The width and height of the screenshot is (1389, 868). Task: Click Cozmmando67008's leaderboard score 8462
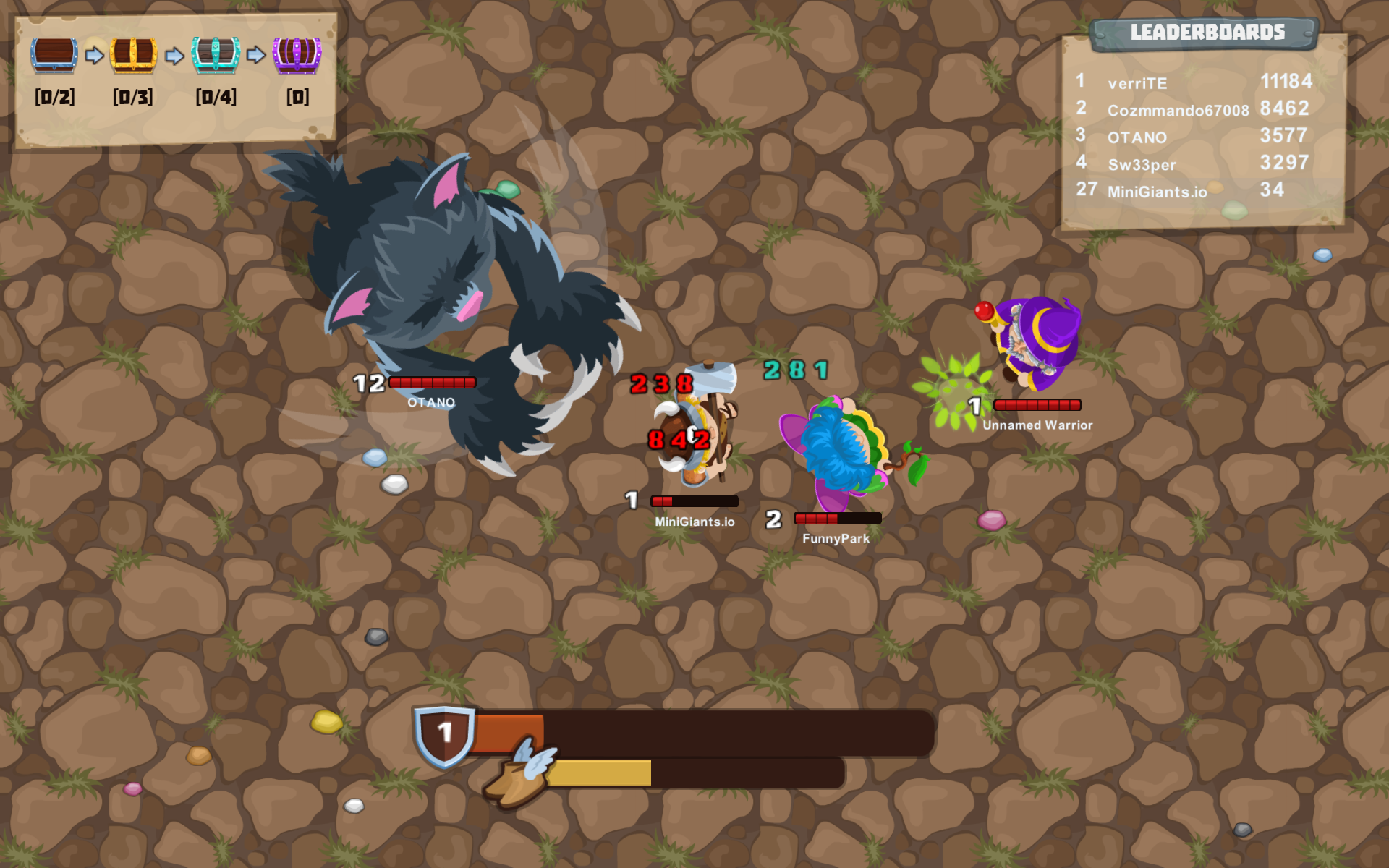1284,109
